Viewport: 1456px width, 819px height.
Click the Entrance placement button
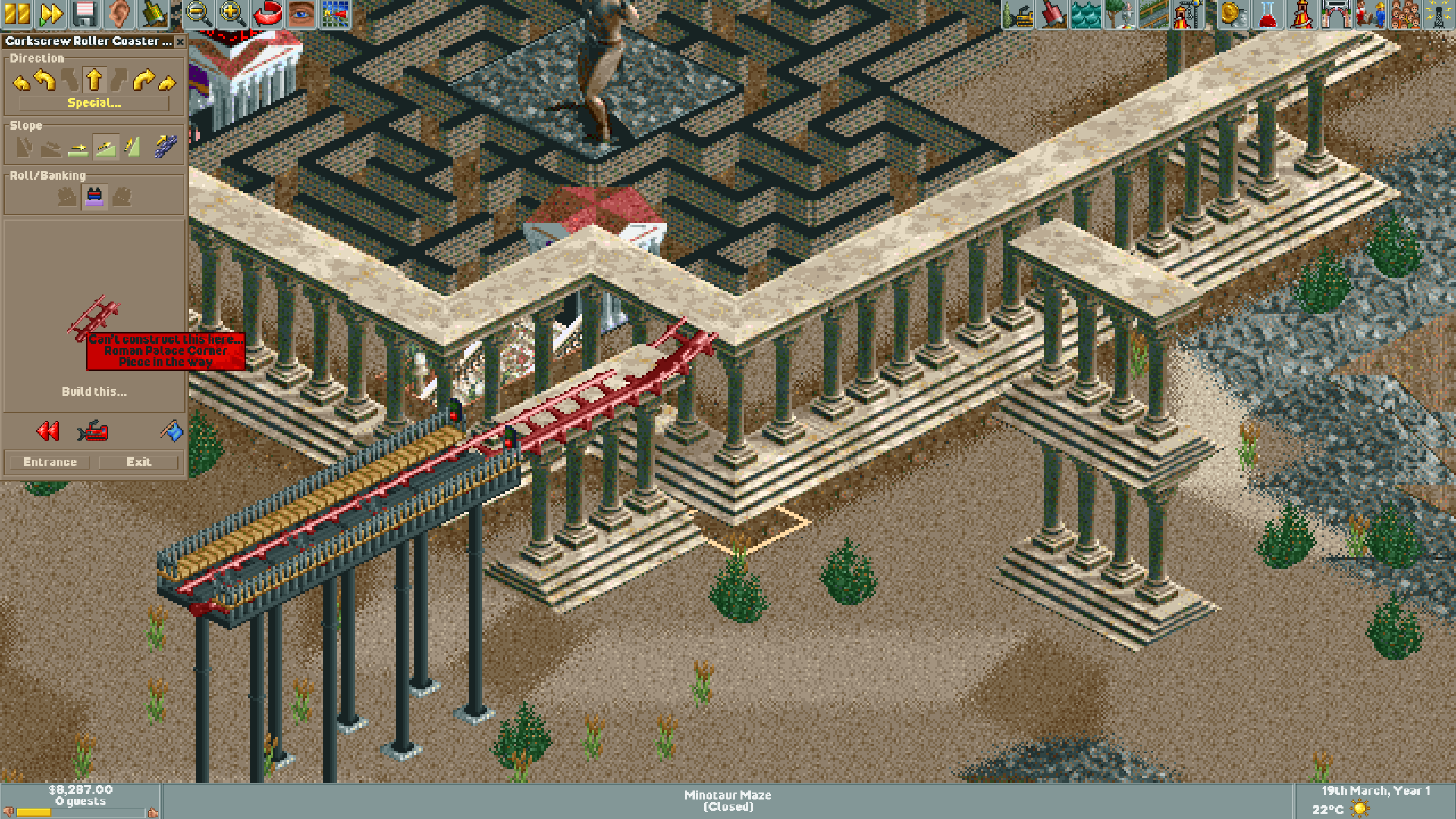[x=49, y=462]
